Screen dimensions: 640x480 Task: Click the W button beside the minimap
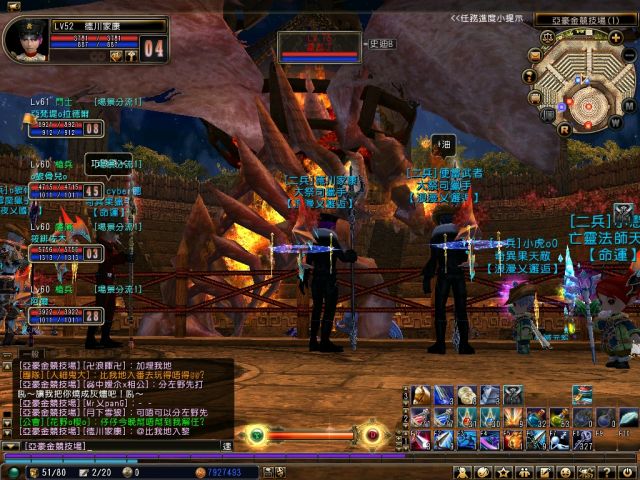coord(614,121)
